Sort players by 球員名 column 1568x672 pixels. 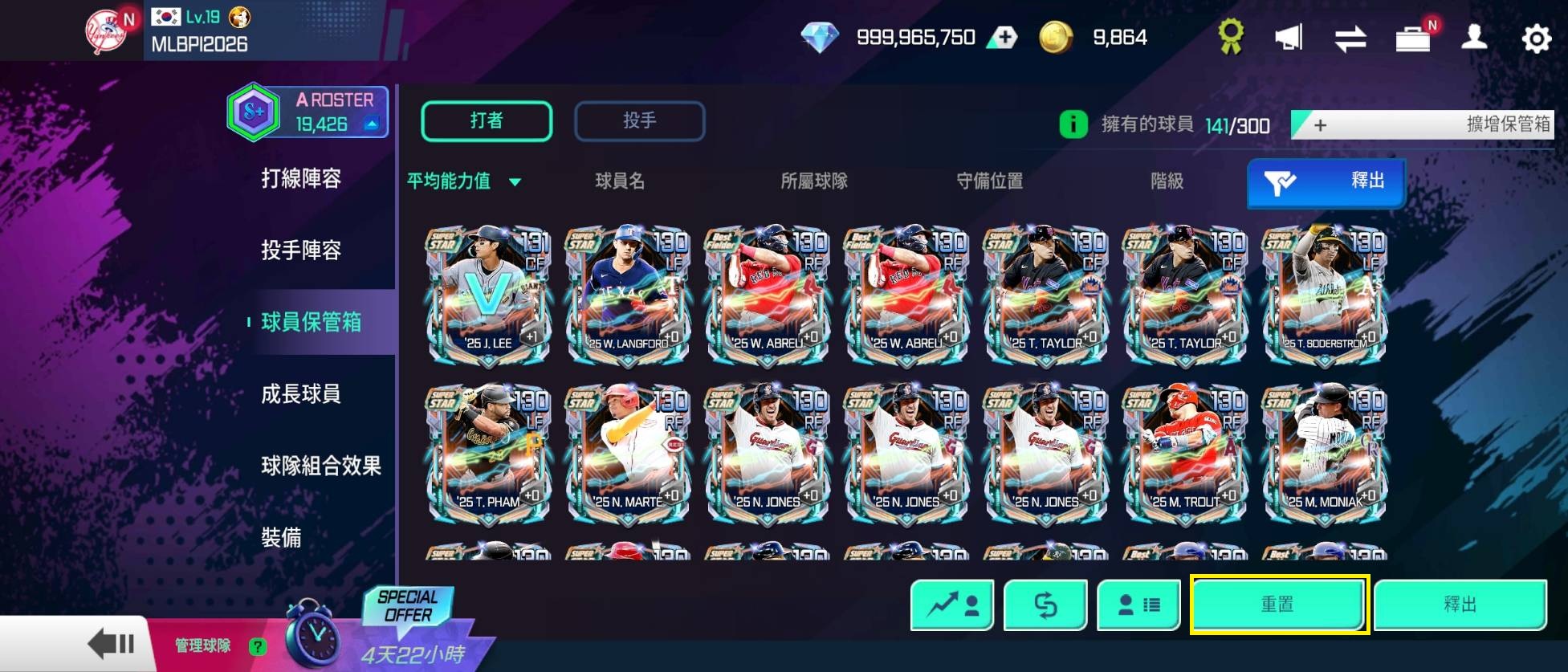620,181
